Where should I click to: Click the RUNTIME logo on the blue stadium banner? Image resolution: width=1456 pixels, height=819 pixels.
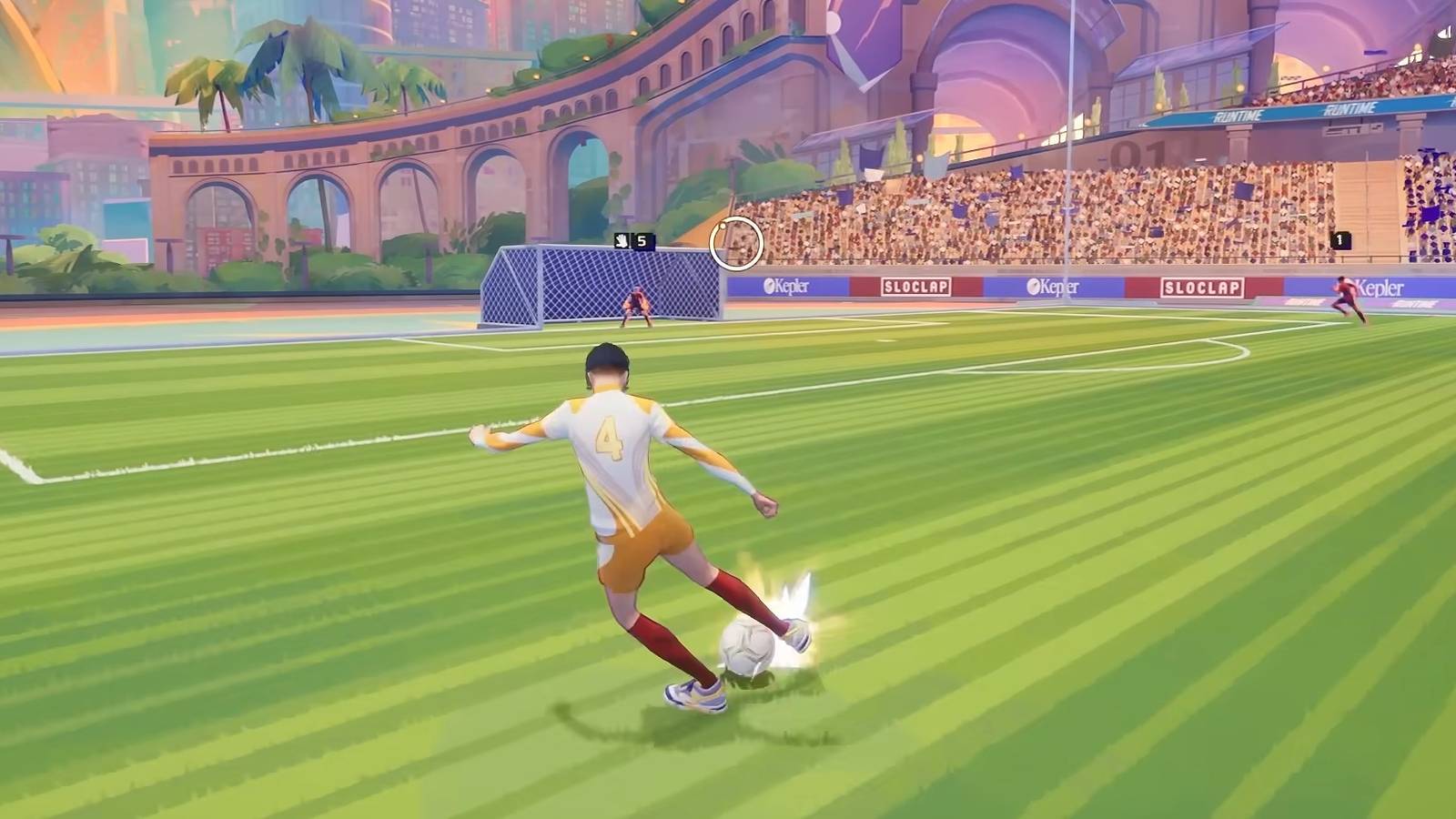[1237, 113]
